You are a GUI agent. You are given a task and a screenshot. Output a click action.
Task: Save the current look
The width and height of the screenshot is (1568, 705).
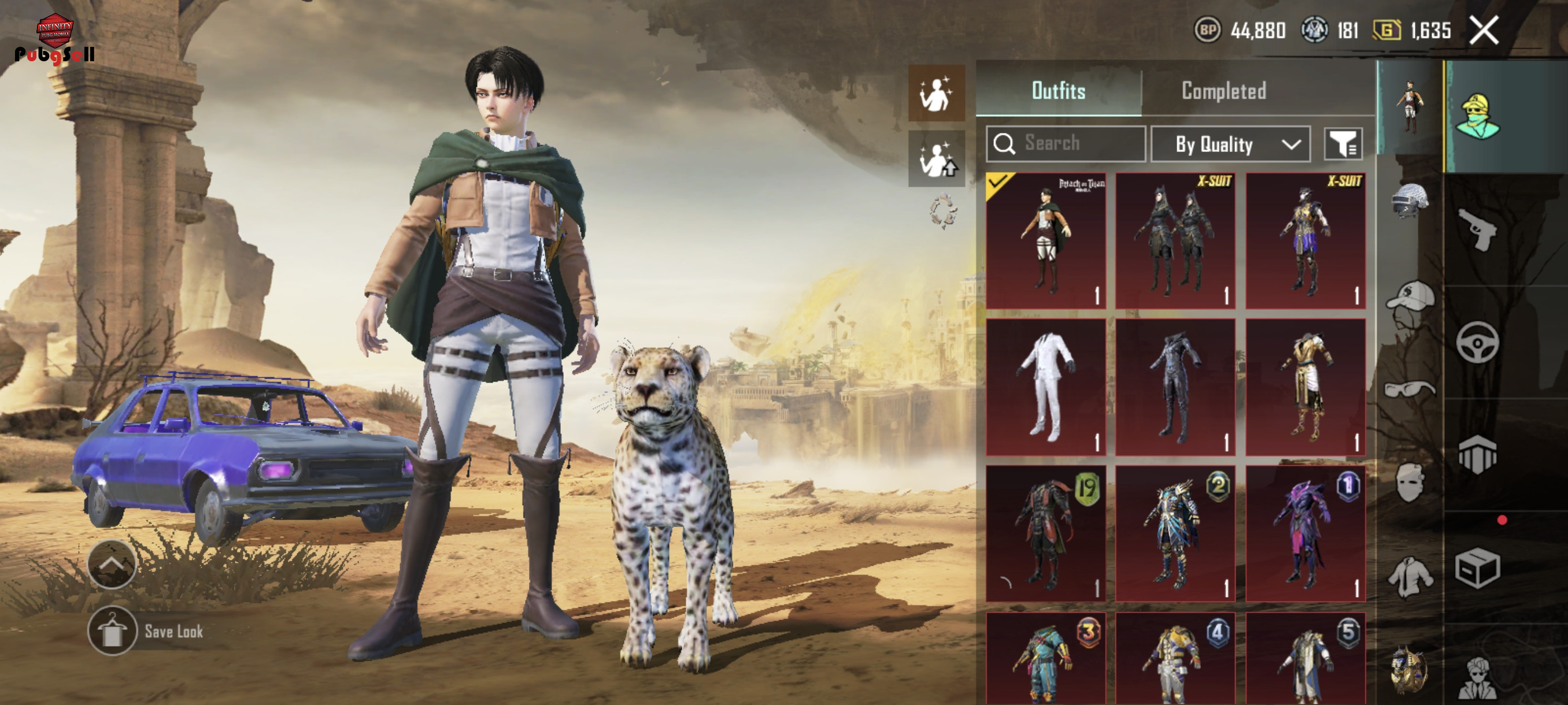click(112, 631)
